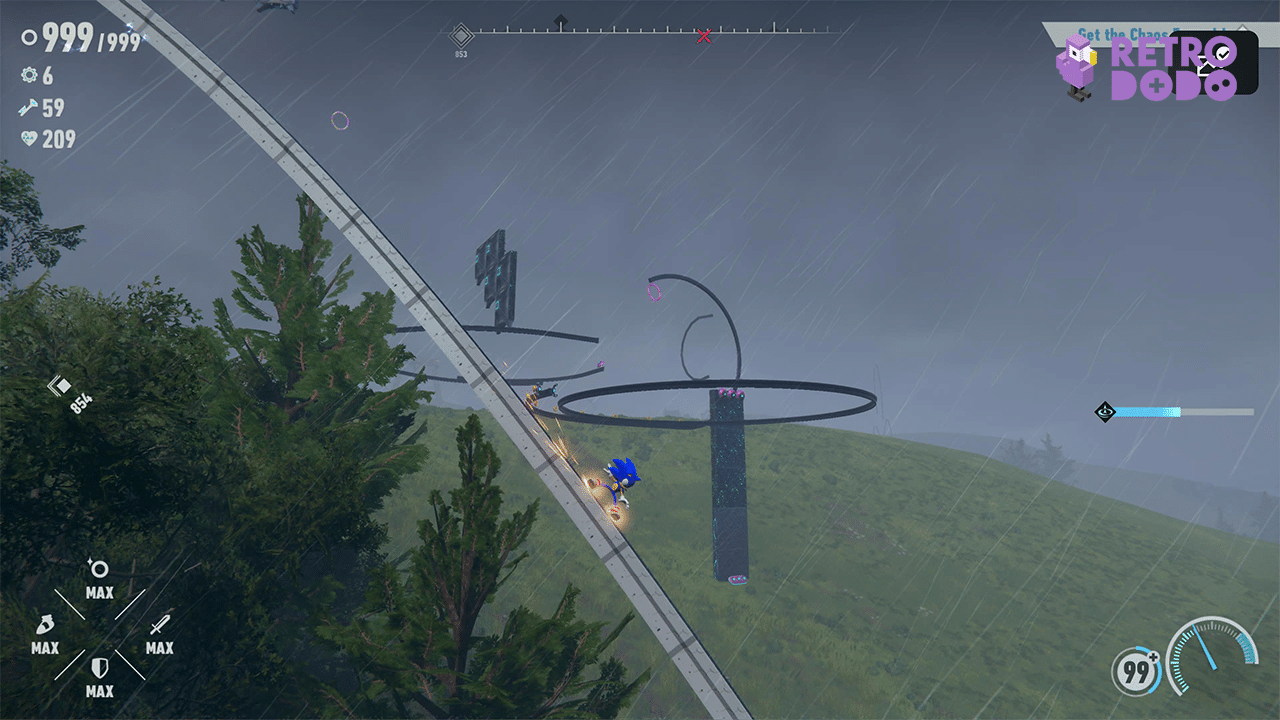Select the red X marker on the gauge

704,35
